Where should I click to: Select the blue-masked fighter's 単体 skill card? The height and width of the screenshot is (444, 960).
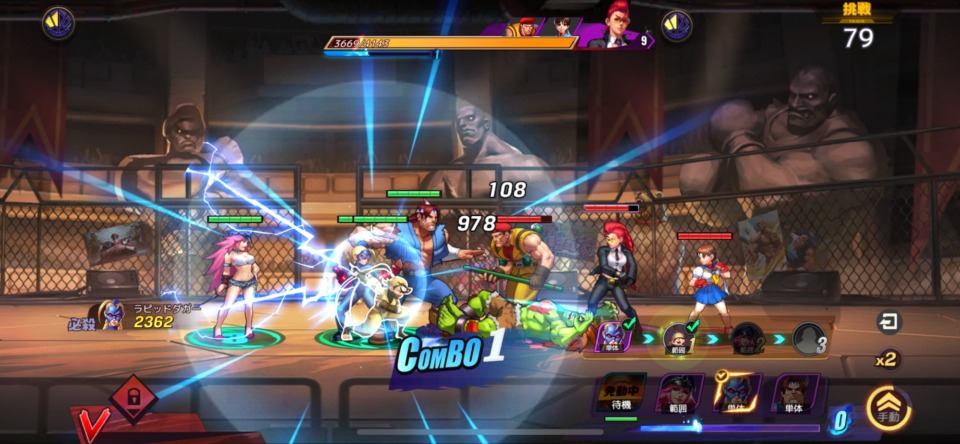pos(737,394)
